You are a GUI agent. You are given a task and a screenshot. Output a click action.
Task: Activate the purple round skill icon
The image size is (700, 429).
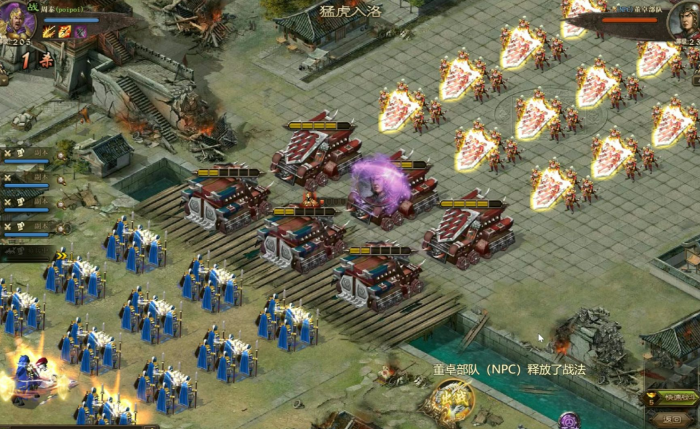(x=568, y=420)
